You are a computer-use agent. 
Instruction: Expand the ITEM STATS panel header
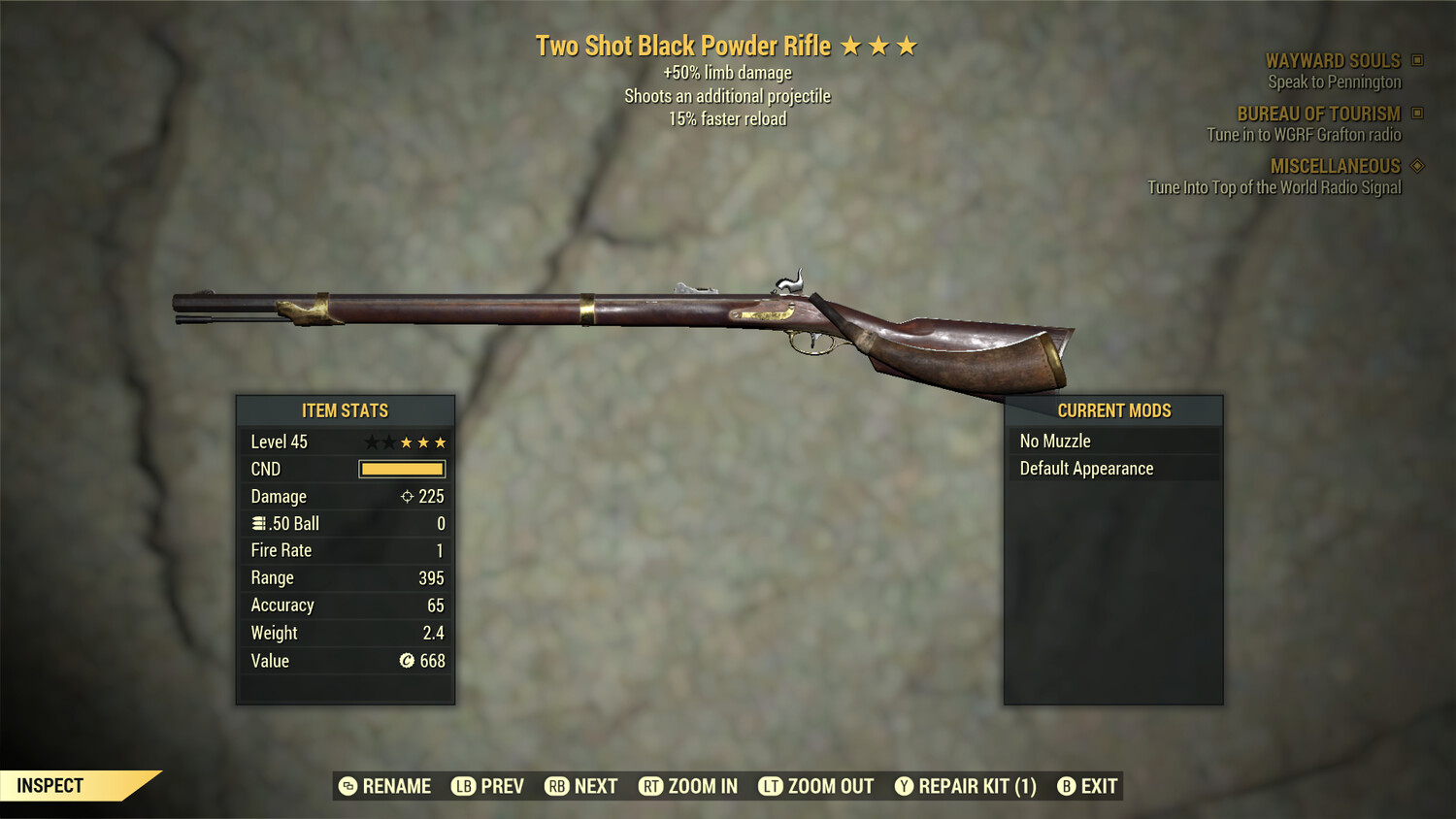coord(345,410)
